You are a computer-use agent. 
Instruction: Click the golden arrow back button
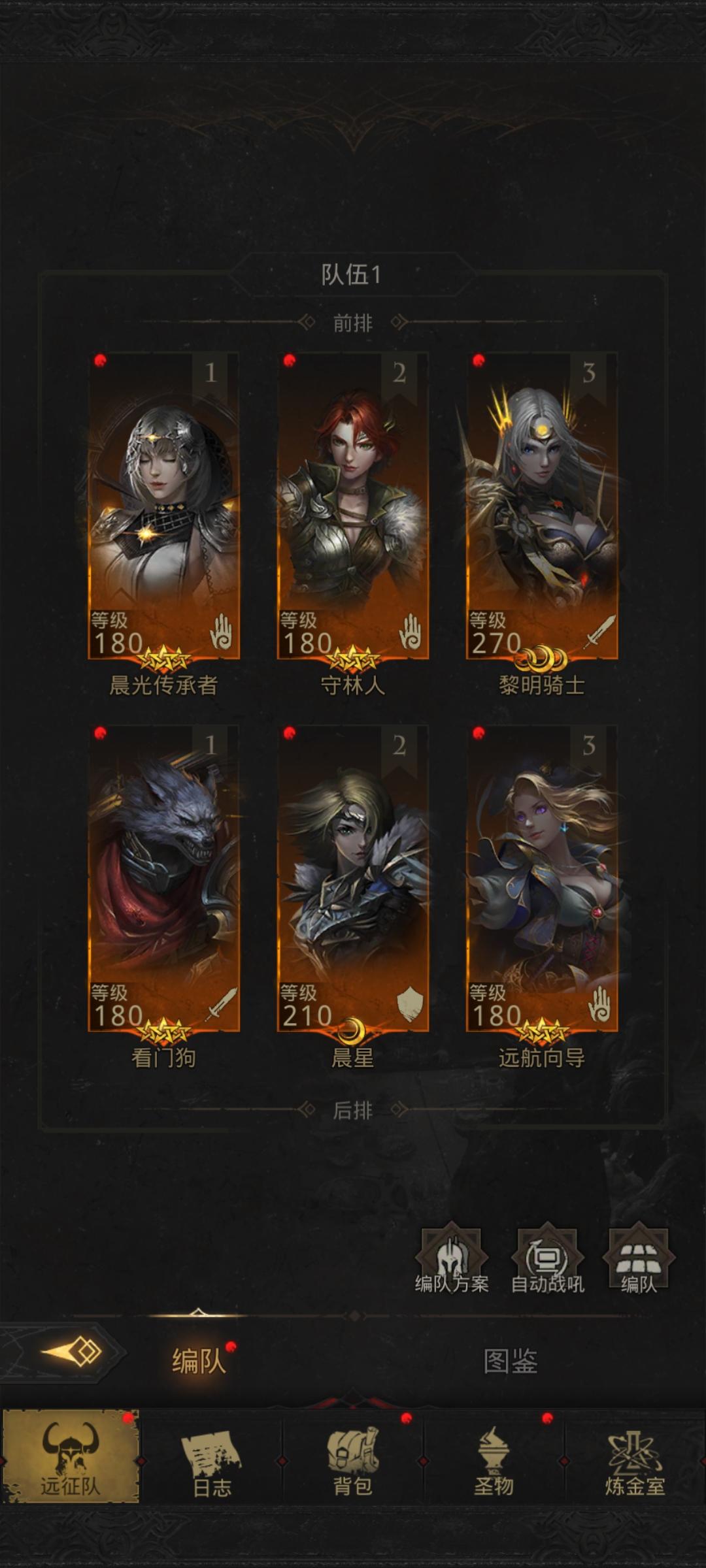click(72, 1351)
